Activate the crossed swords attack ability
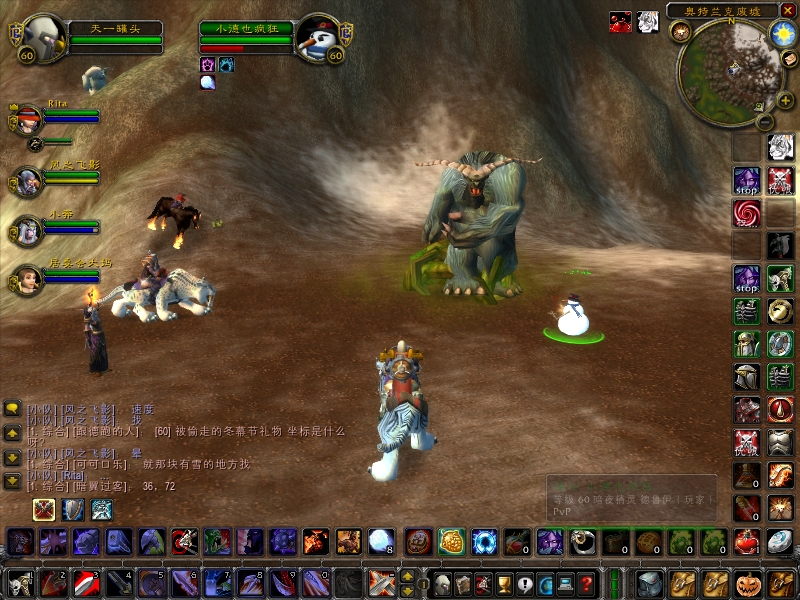 pyautogui.click(x=381, y=583)
